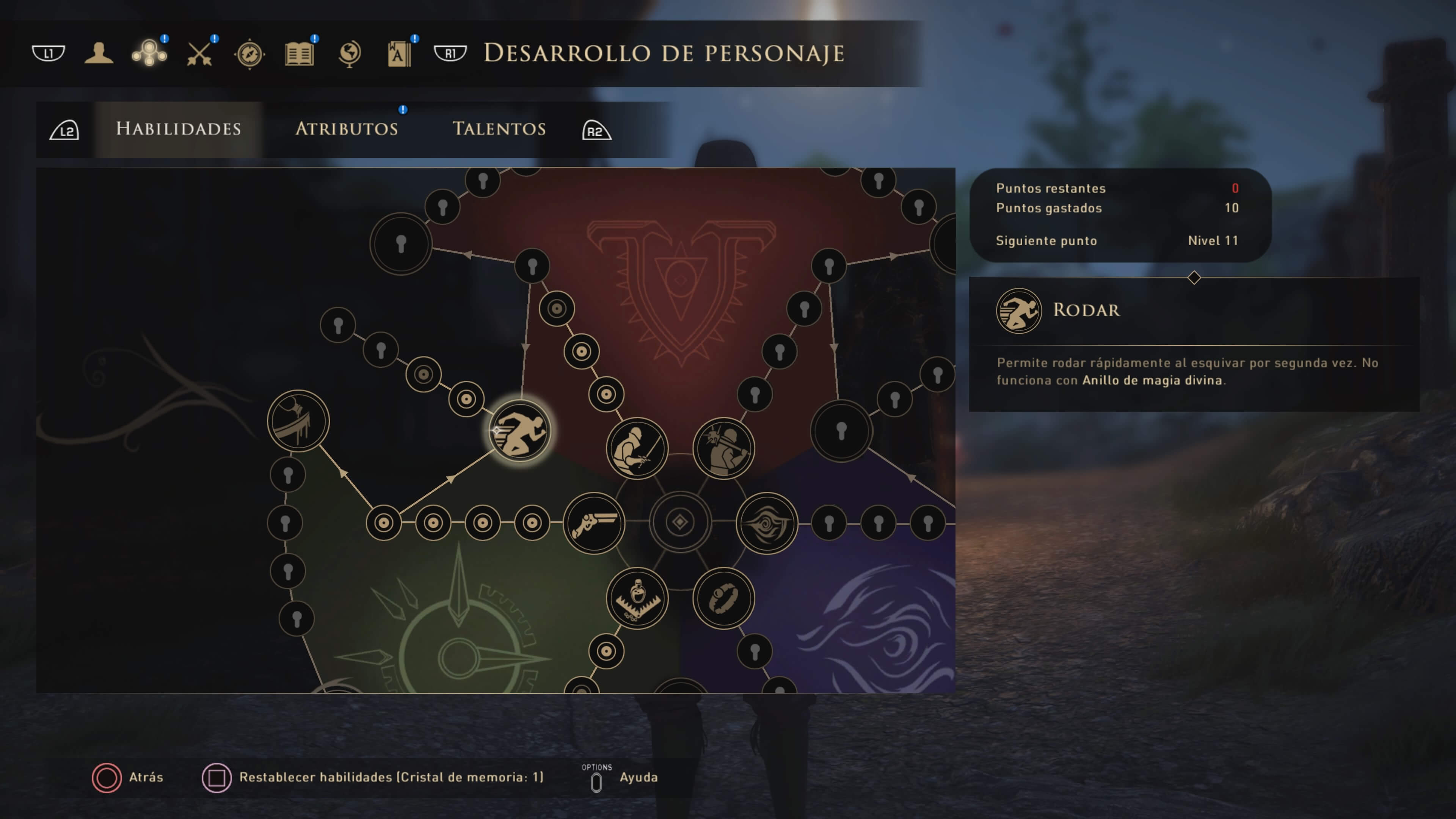1456x819 pixels.
Task: Switch to the Atributos tab
Action: (347, 129)
